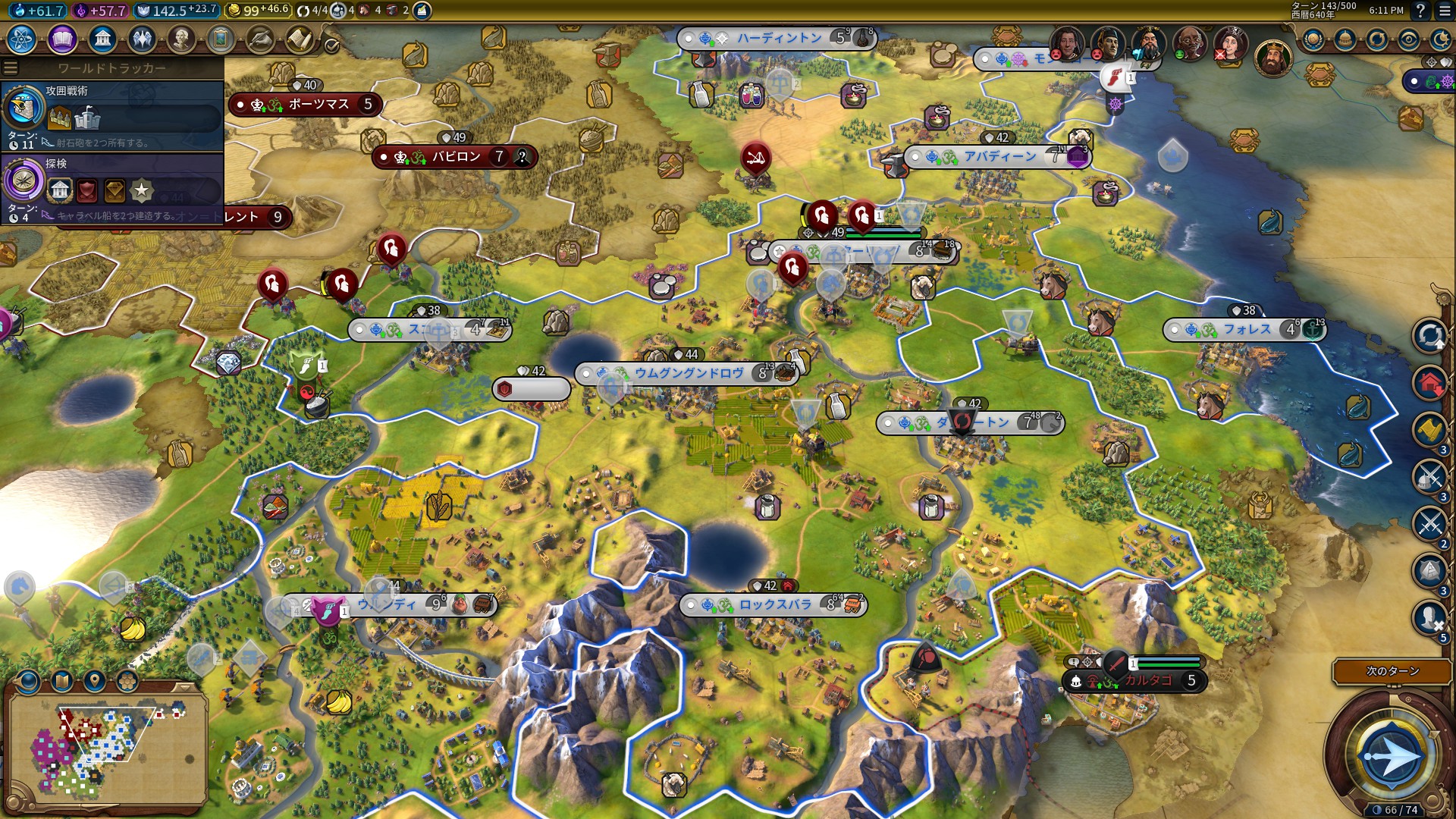The width and height of the screenshot is (1456, 819).
Task: Open the Great Works screen via the framed picture icon
Action: click(221, 39)
